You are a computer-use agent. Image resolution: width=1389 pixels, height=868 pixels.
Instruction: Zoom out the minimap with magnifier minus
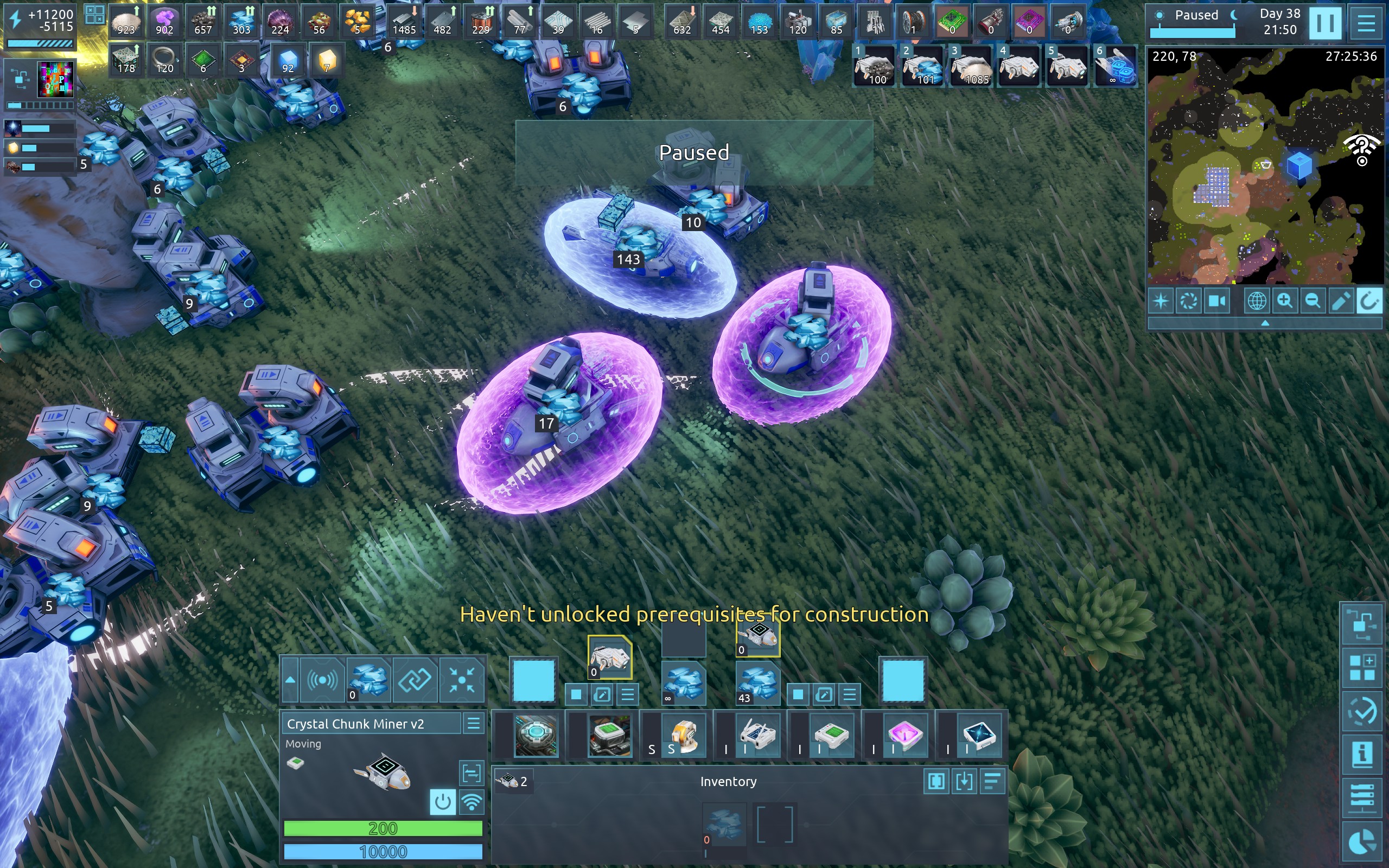[x=1312, y=301]
